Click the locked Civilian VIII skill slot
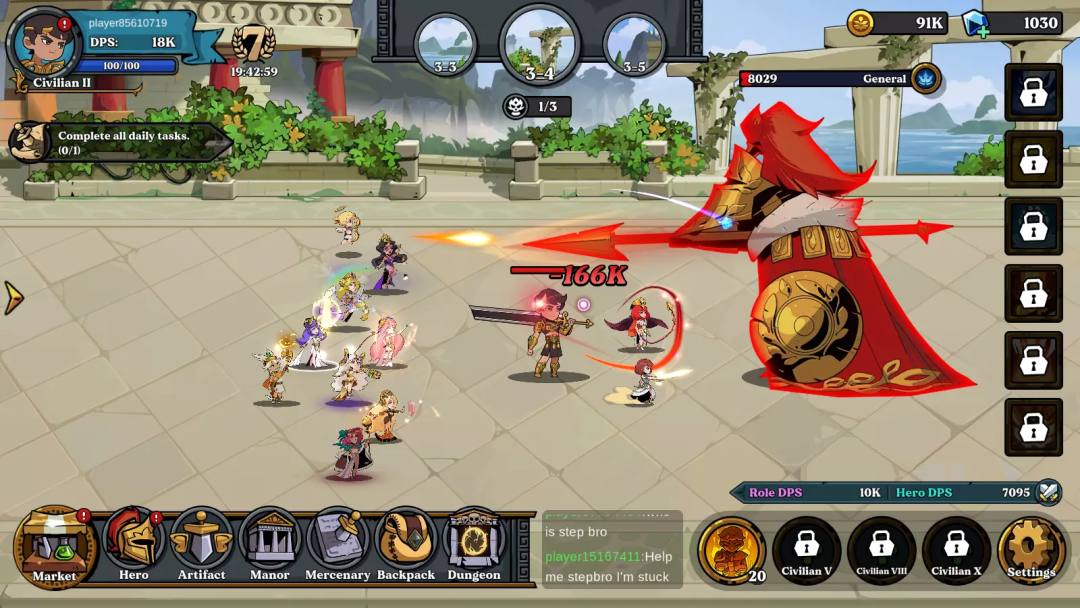This screenshot has height=608, width=1080. [x=881, y=549]
